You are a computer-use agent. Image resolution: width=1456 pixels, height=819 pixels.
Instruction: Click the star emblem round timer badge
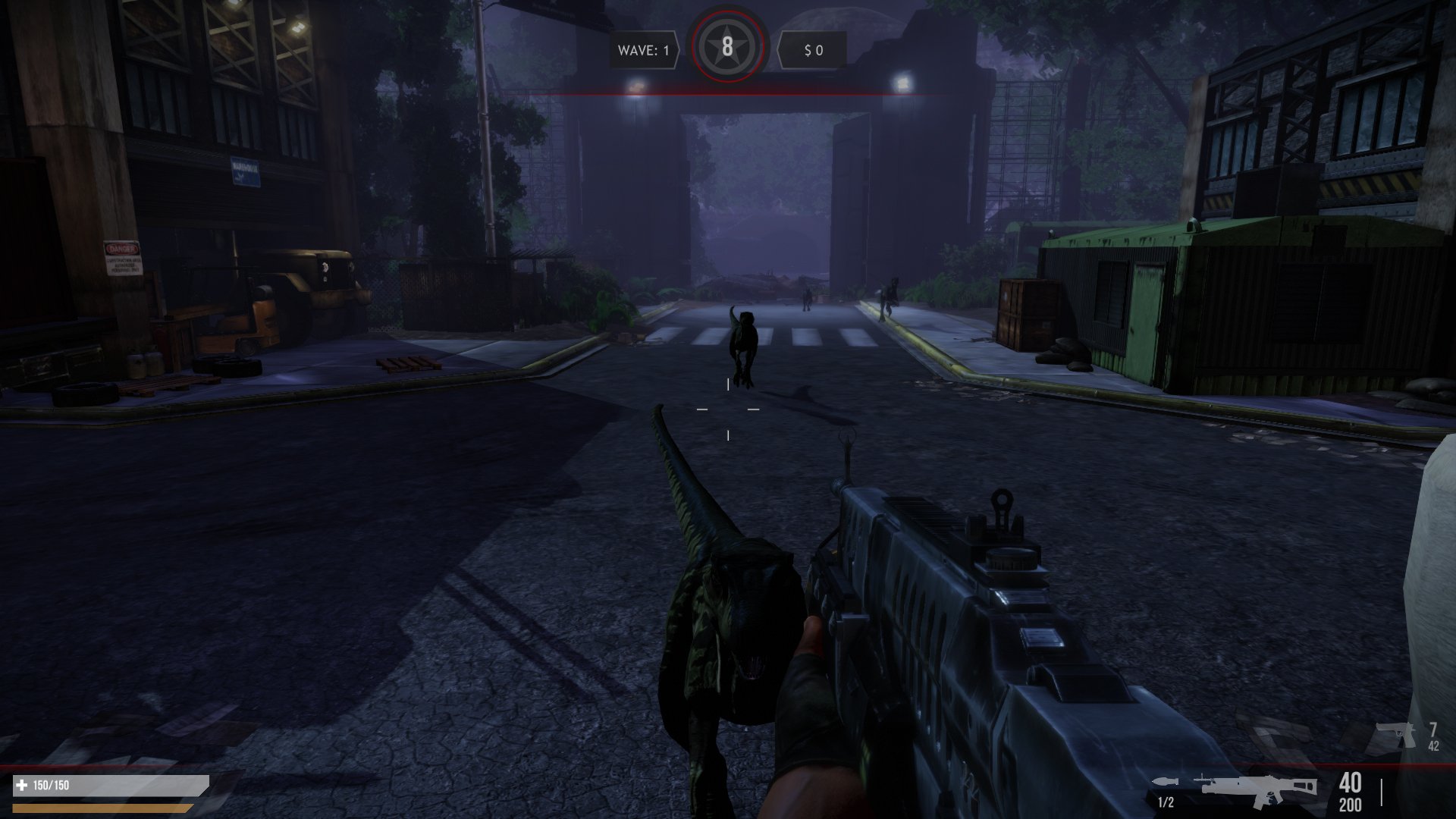(728, 47)
